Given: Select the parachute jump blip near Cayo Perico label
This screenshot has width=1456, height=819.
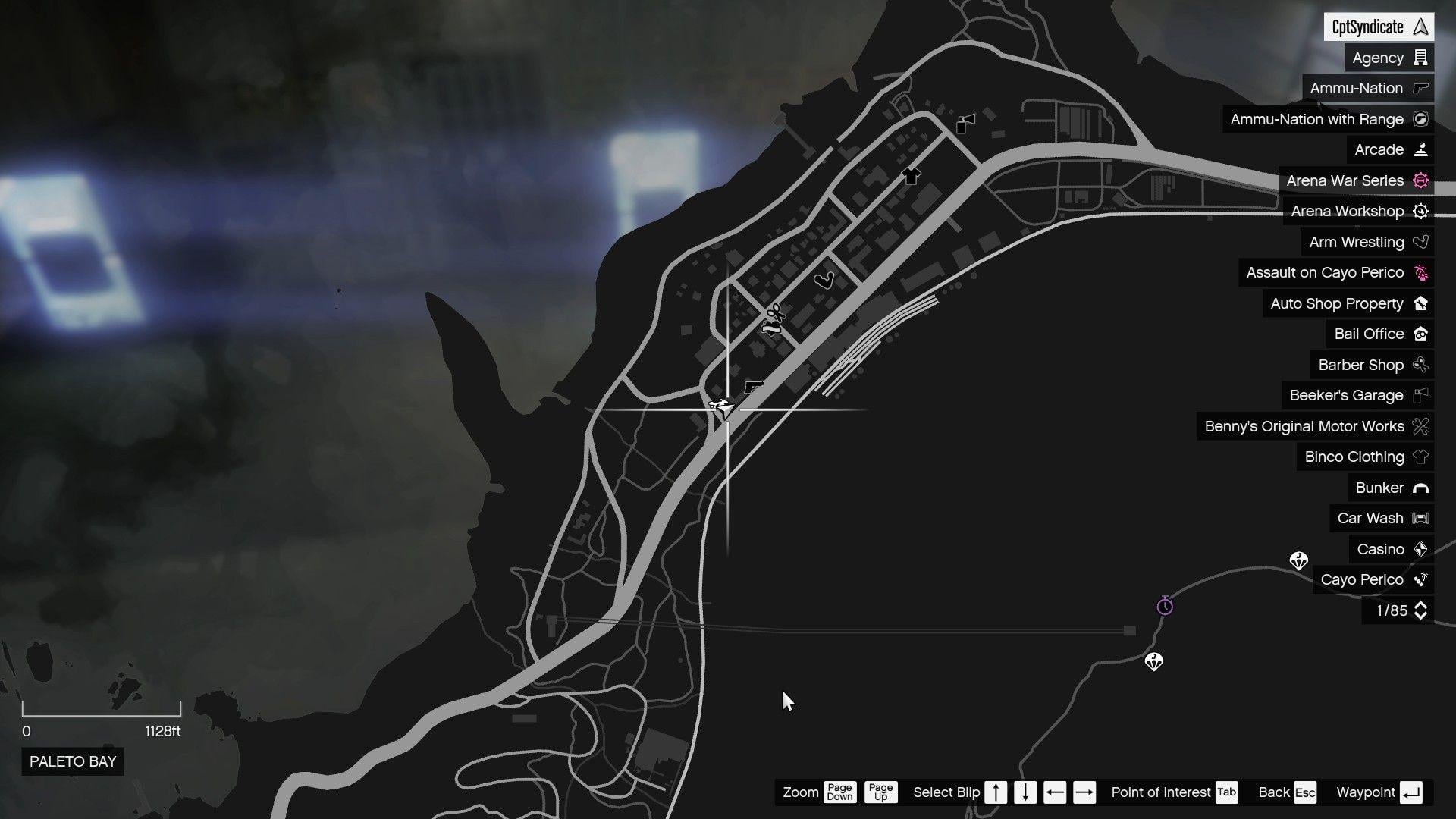Looking at the screenshot, I should (1298, 560).
